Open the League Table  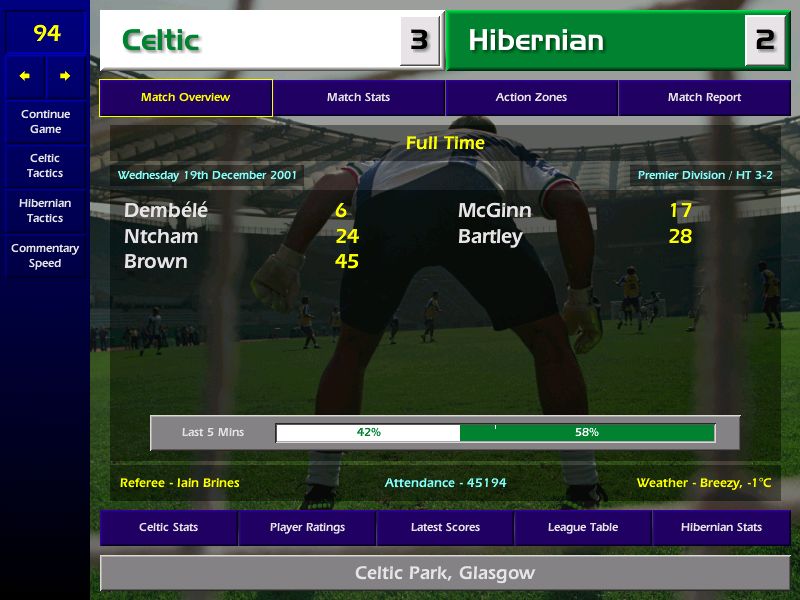click(x=583, y=528)
